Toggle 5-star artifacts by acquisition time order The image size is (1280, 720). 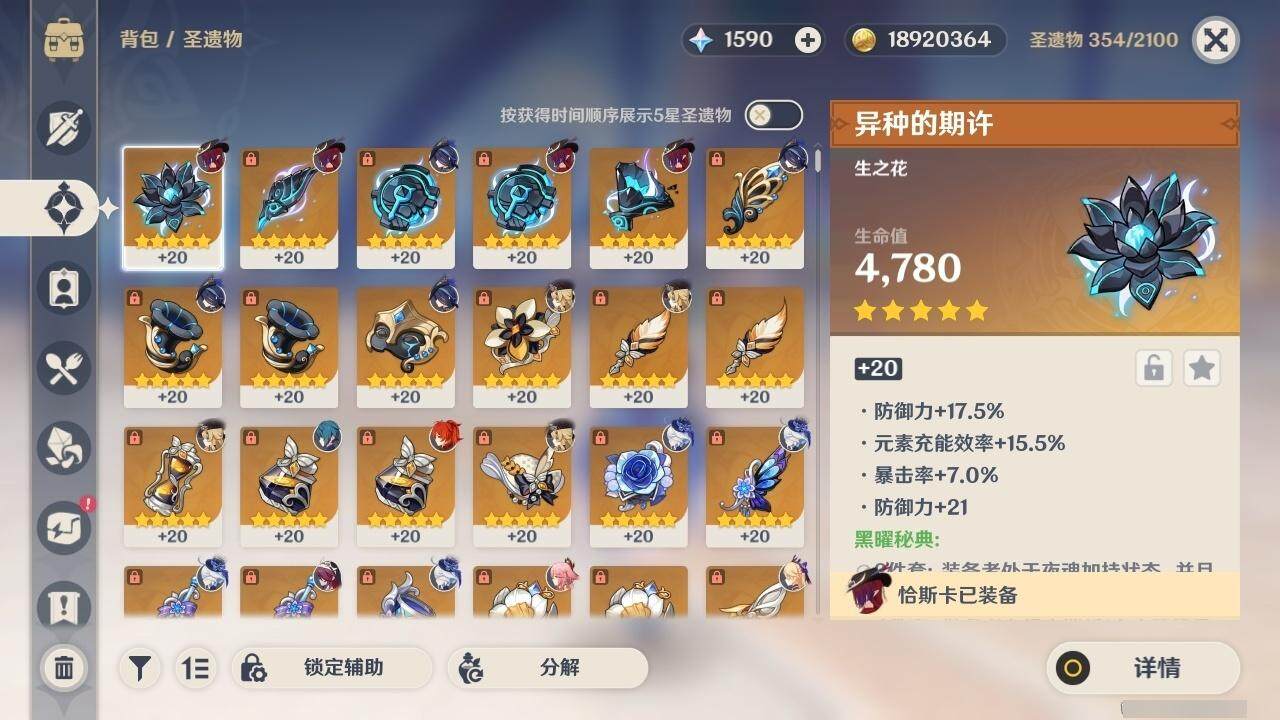click(773, 115)
